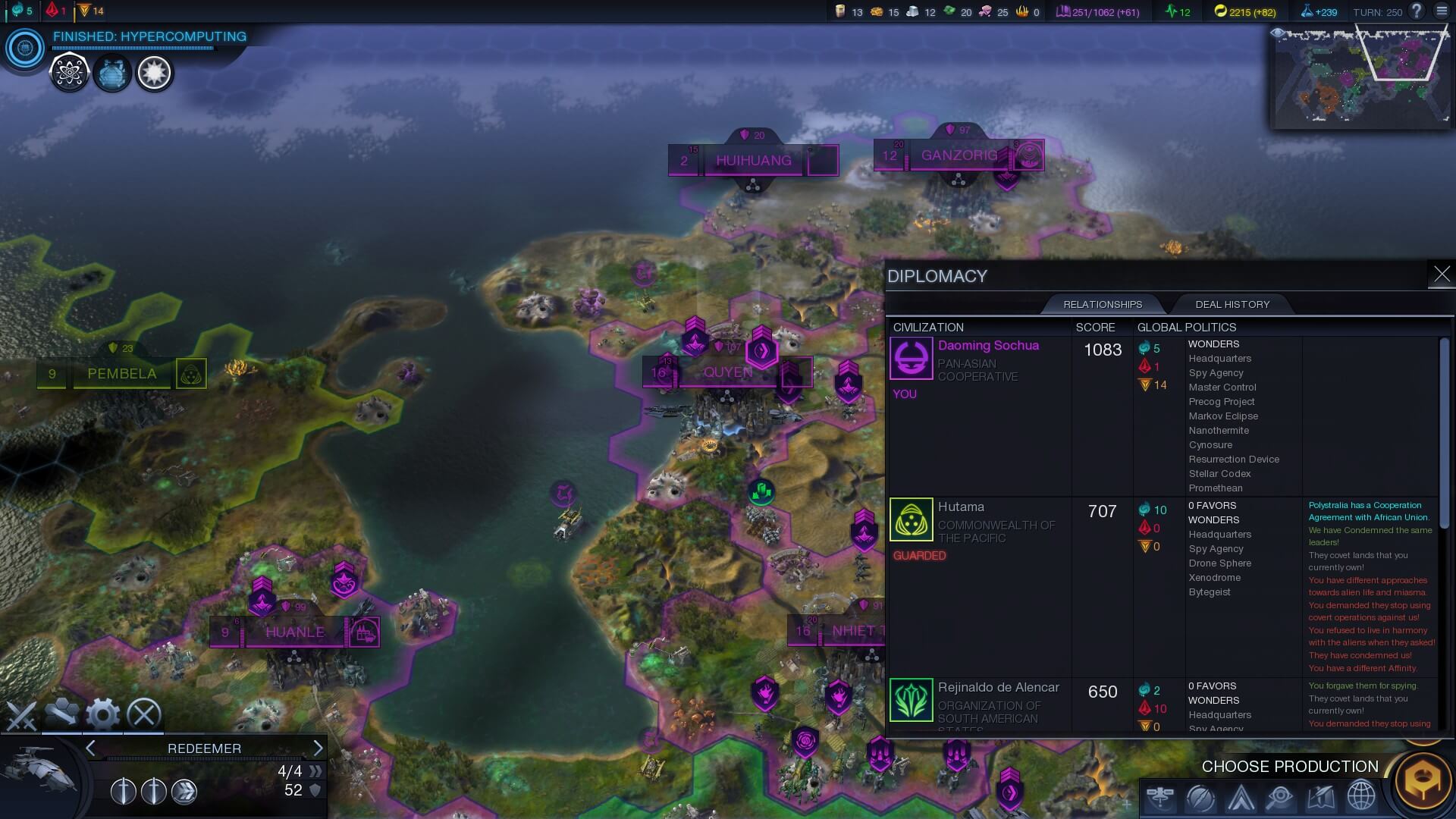Click the minimap in the top right corner
1456x819 pixels.
coord(1361,76)
